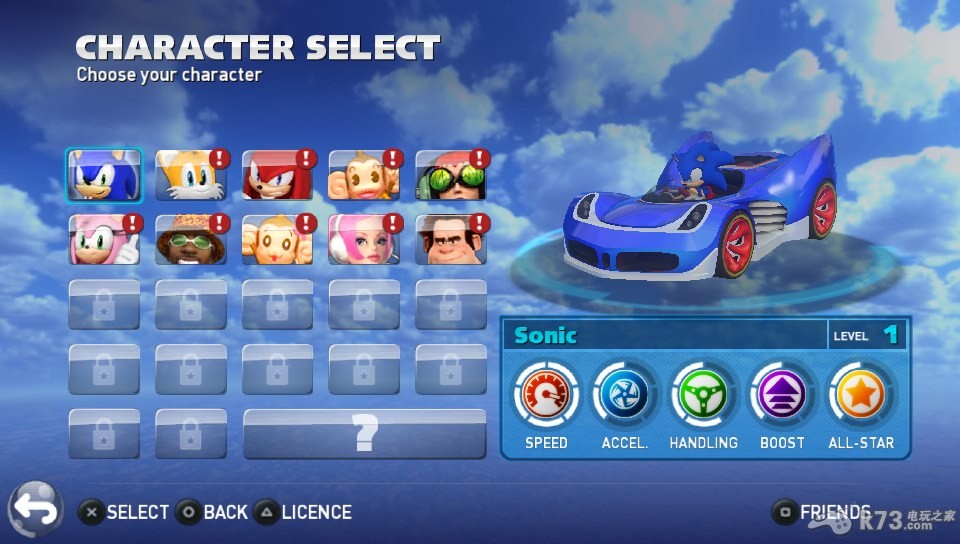Go back using the round arrow button
Screen dimensions: 960x544
tap(36, 510)
